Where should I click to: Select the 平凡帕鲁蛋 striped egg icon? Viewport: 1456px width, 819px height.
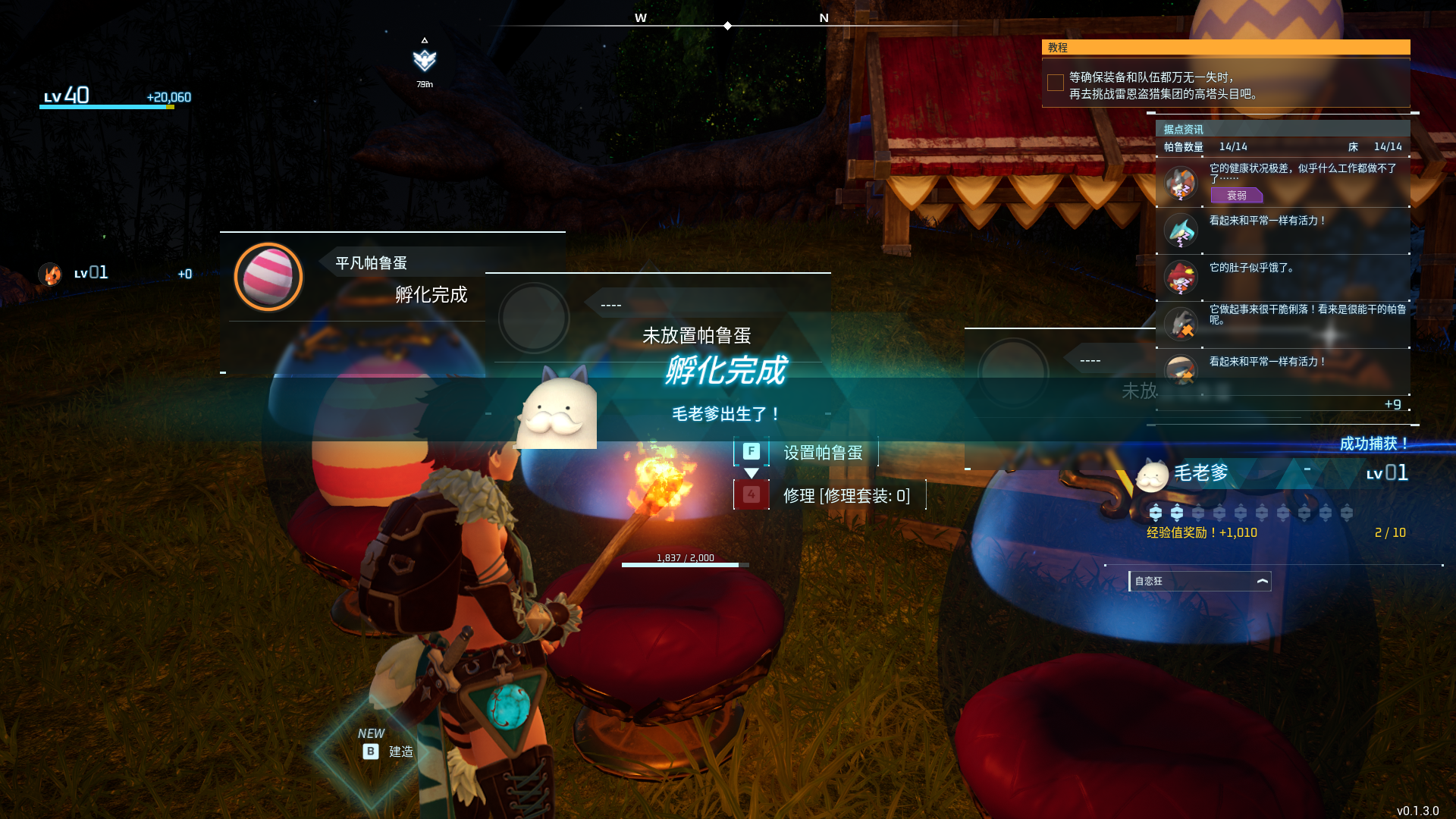click(x=268, y=277)
